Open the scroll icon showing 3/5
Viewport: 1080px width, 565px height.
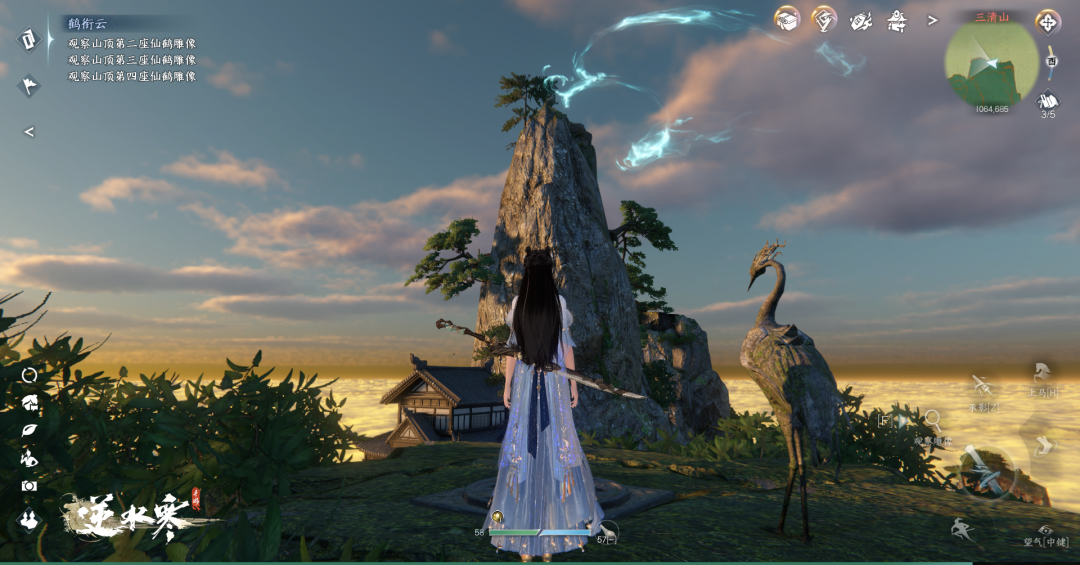tap(1048, 101)
